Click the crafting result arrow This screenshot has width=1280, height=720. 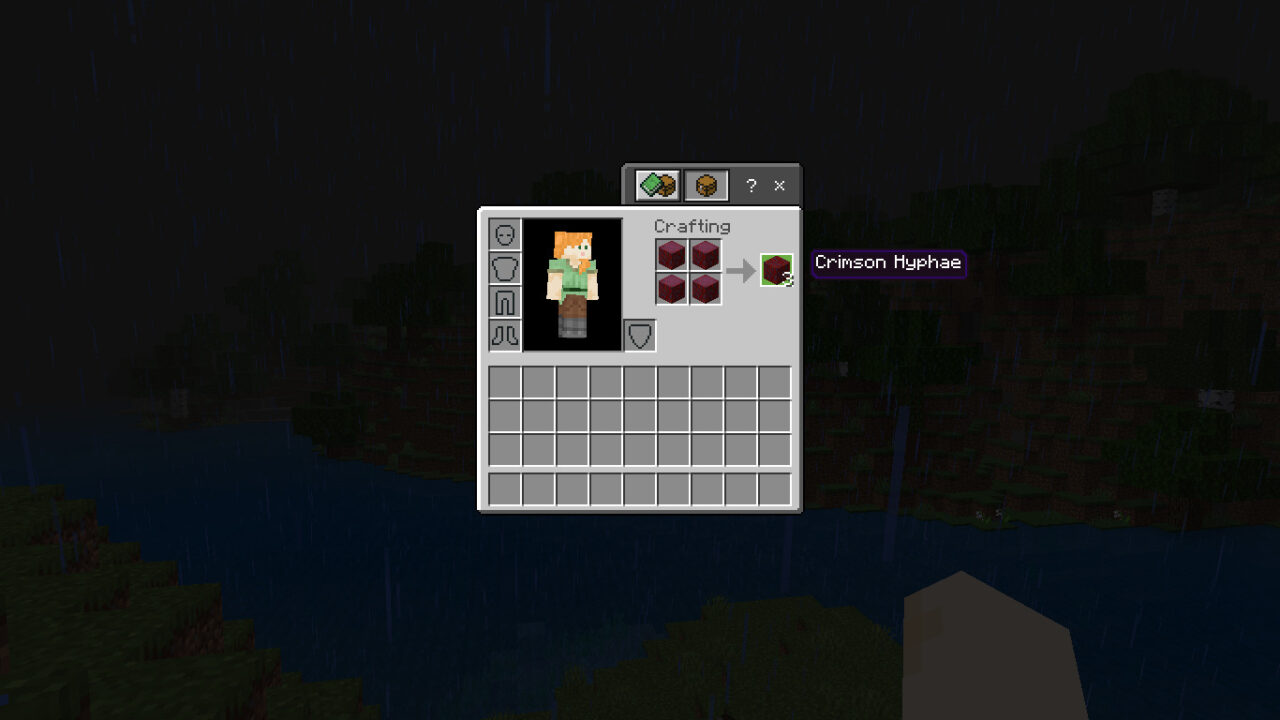click(x=742, y=268)
